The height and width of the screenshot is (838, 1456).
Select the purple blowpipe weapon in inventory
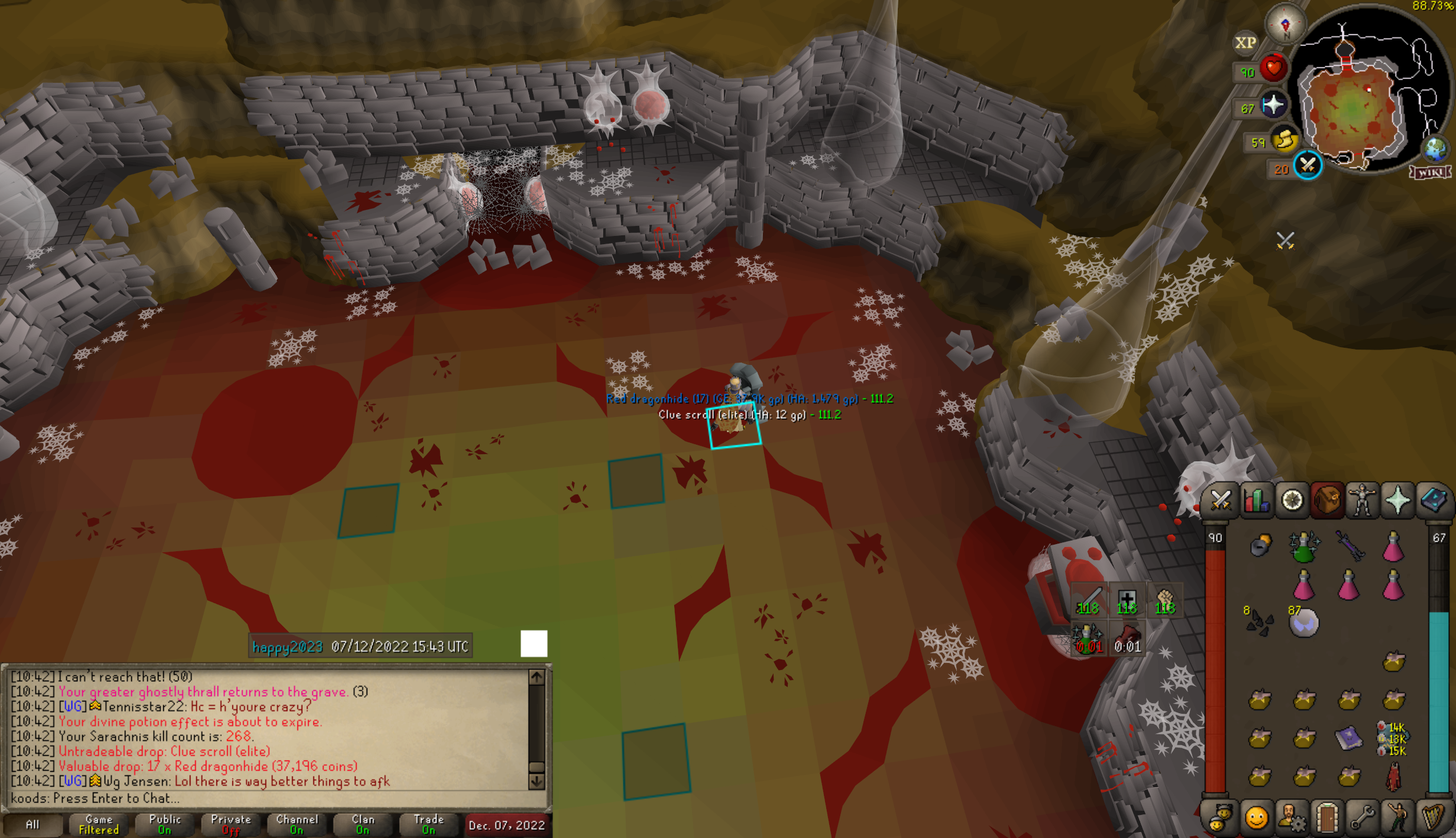click(1349, 545)
